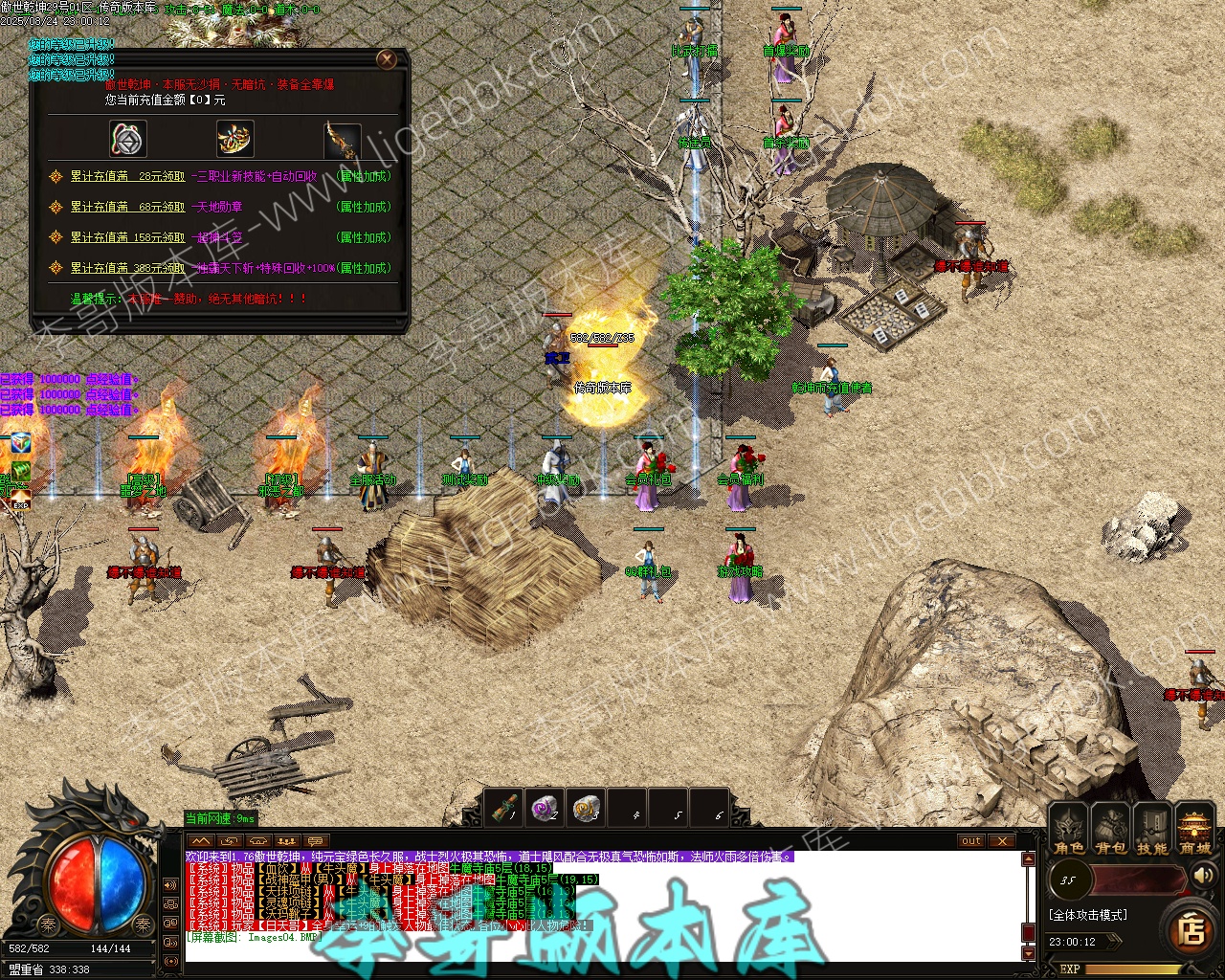This screenshot has height=980, width=1225.
Task: Use the purple swirl stone in slot 2
Action: (545, 809)
